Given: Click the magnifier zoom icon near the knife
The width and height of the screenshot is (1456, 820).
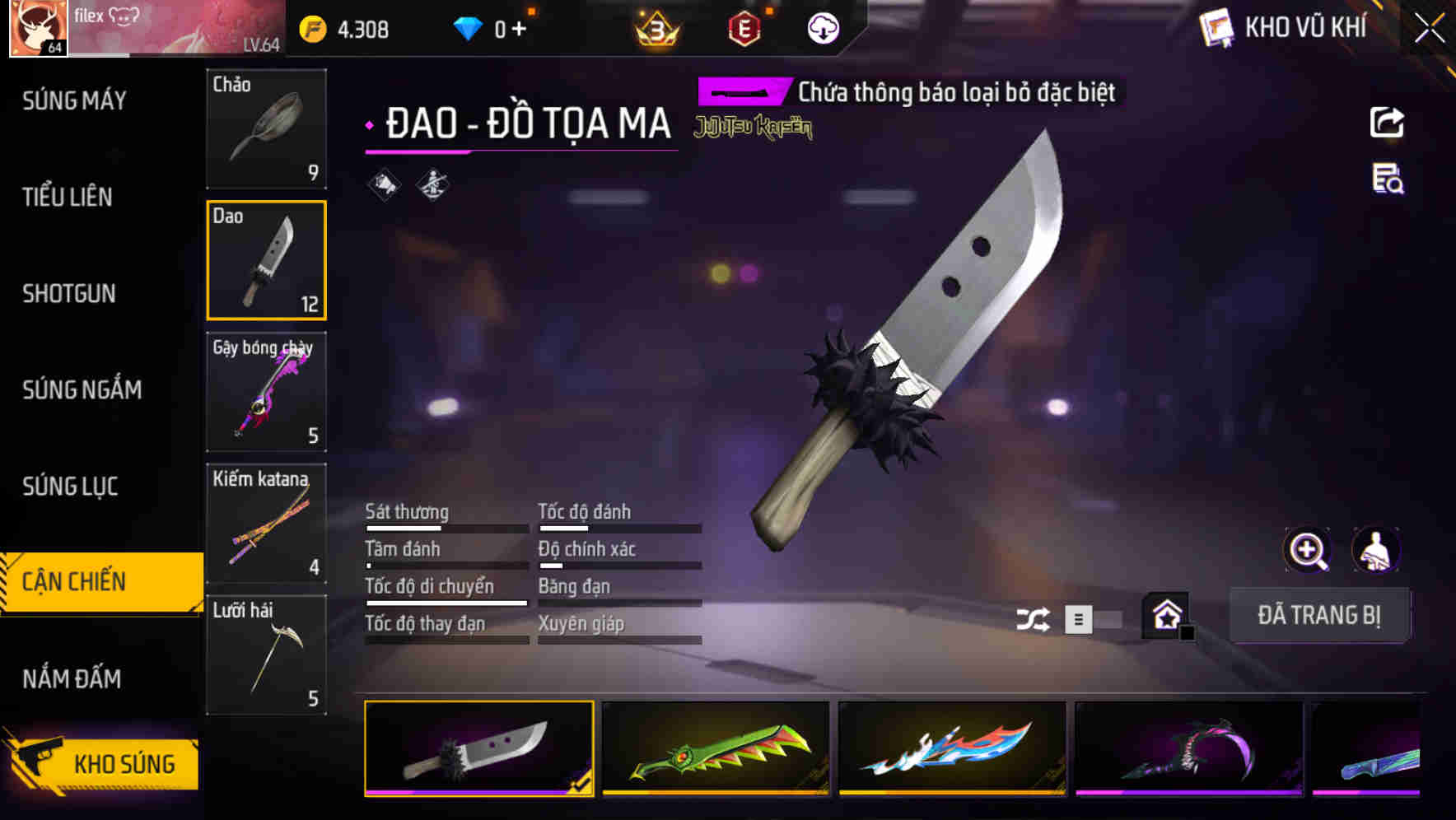Looking at the screenshot, I should coord(1307,550).
